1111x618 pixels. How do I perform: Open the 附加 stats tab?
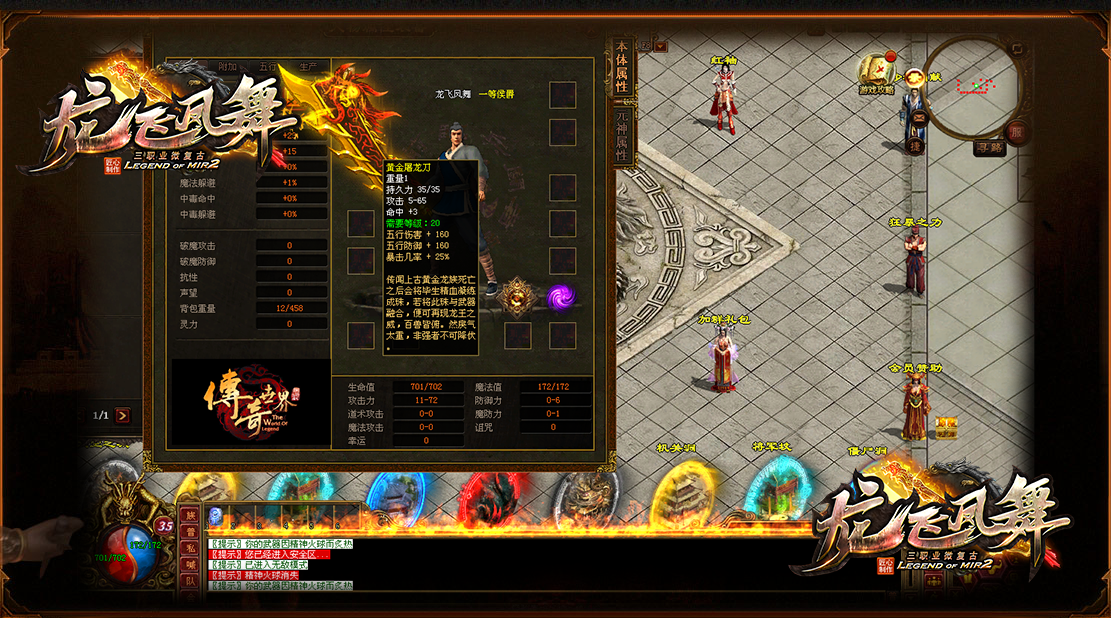tap(227, 66)
